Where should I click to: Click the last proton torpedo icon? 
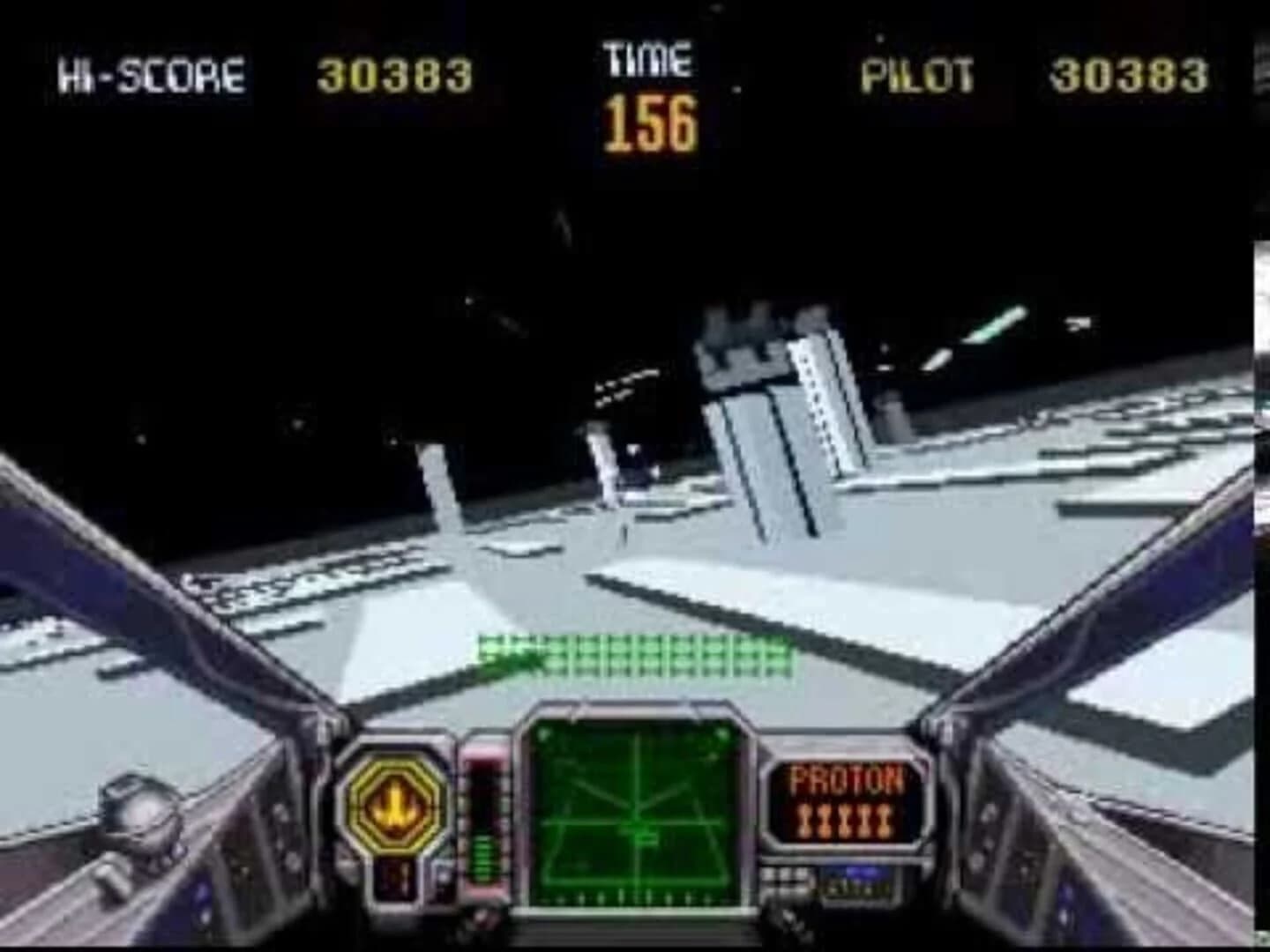point(885,819)
